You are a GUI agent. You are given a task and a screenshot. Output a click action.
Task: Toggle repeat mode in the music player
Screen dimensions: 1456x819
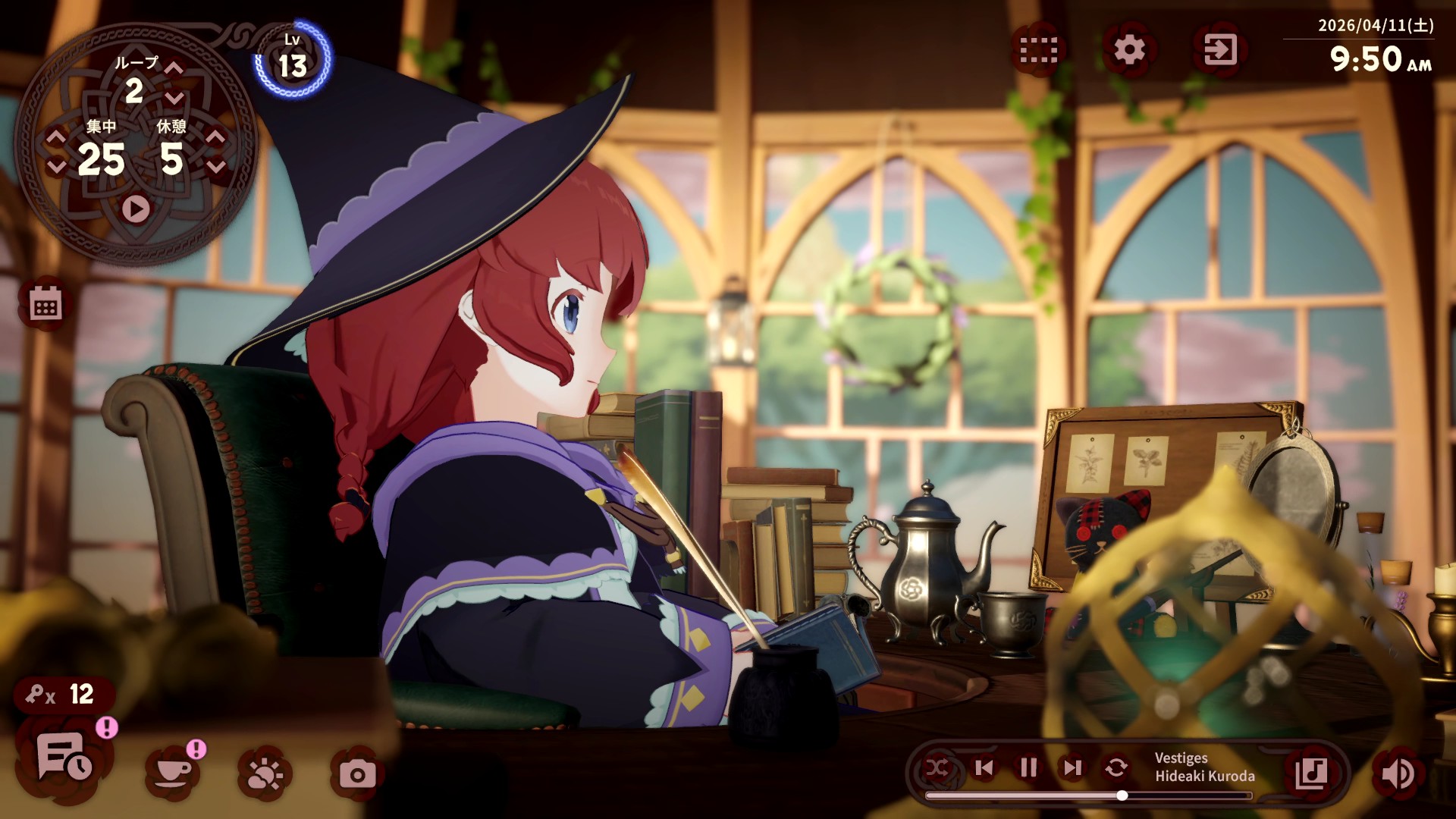click(1115, 768)
